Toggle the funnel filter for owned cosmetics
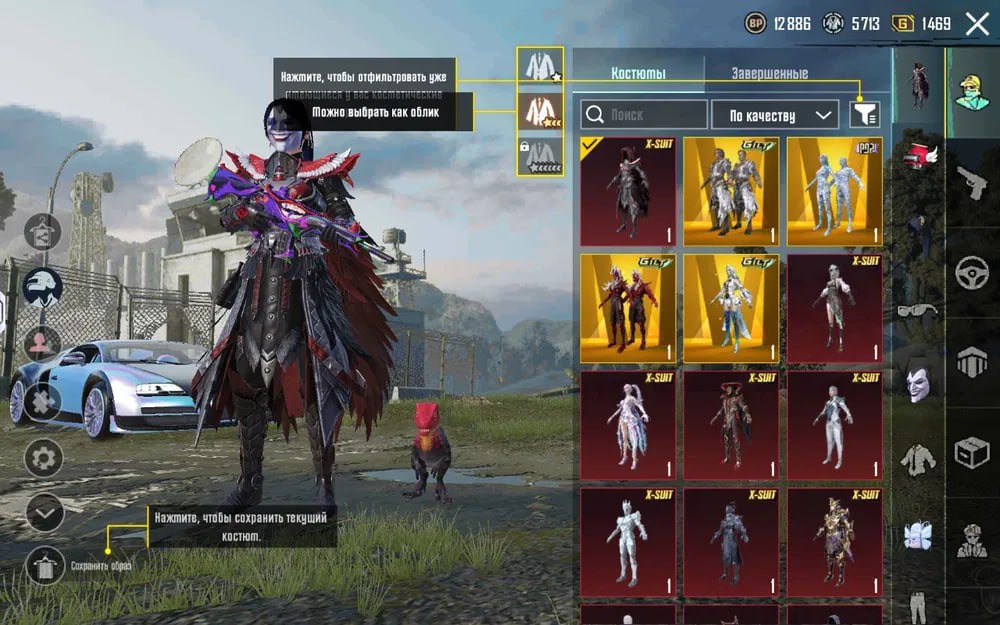Screen dimensions: 1000x625 (865, 115)
